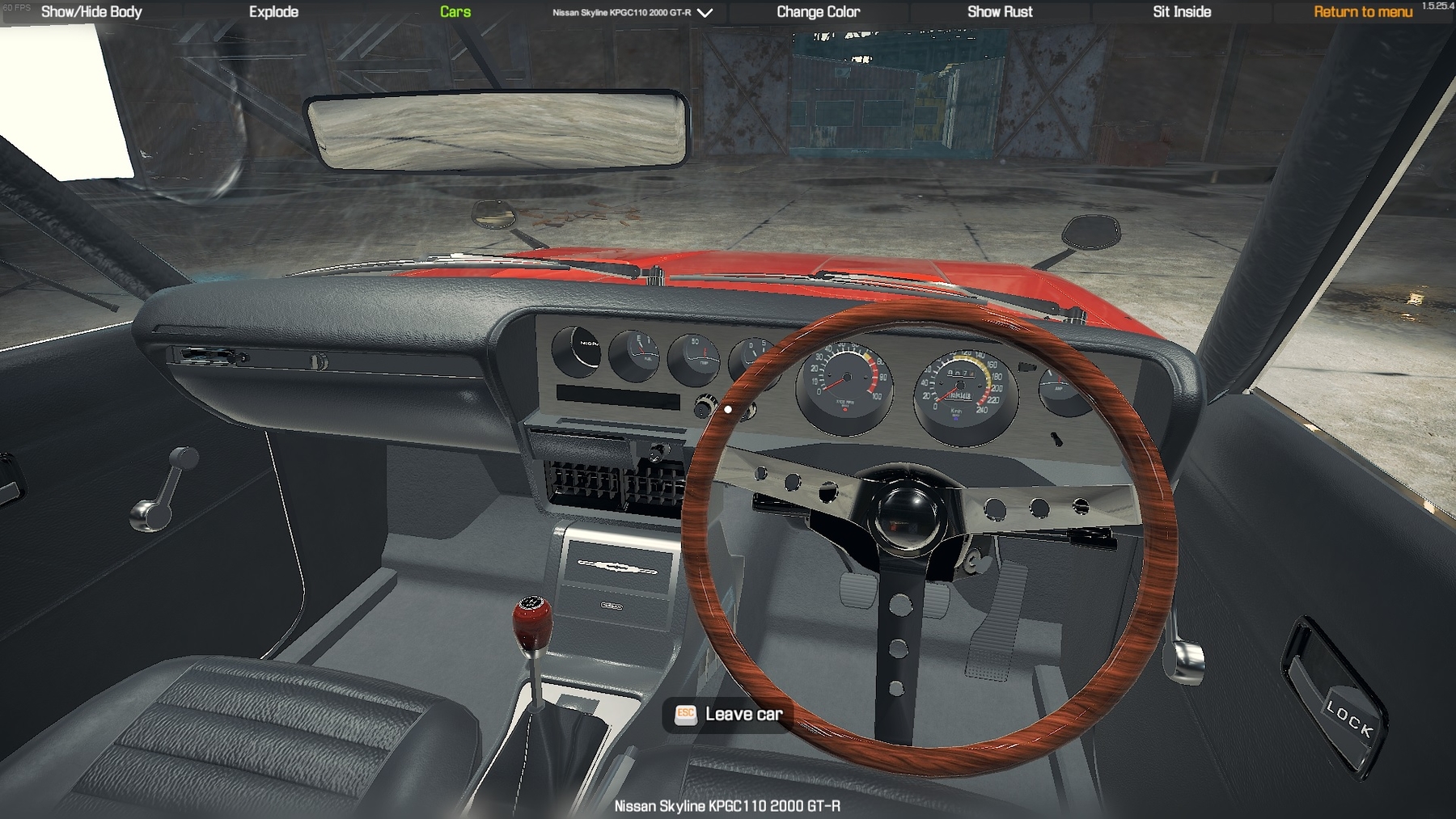Choose Change Color option
This screenshot has height=819, width=1456.
(x=818, y=12)
